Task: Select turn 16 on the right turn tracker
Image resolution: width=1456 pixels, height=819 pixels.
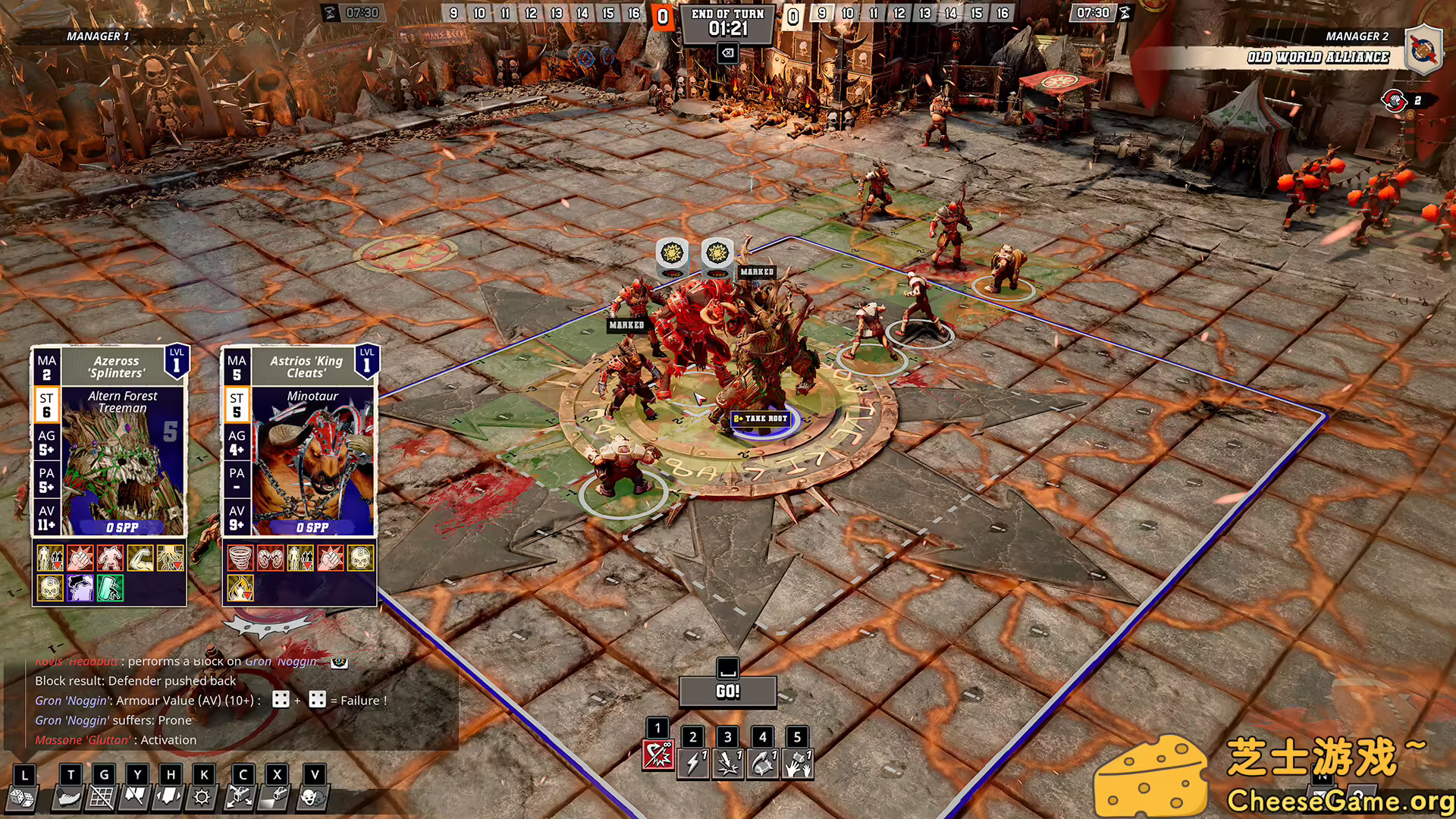Action: (x=1003, y=13)
